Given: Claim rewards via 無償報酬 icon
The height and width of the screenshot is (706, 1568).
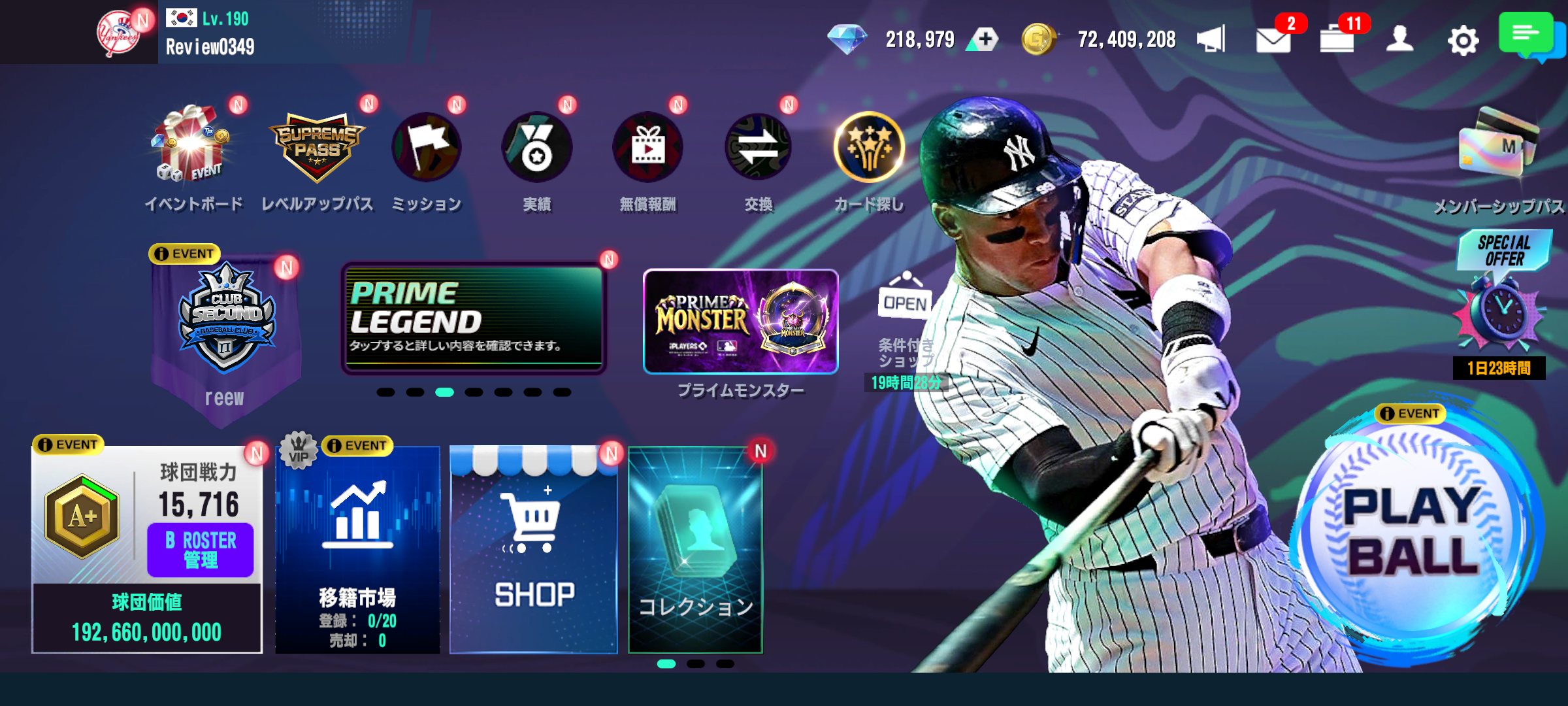Looking at the screenshot, I should (647, 147).
